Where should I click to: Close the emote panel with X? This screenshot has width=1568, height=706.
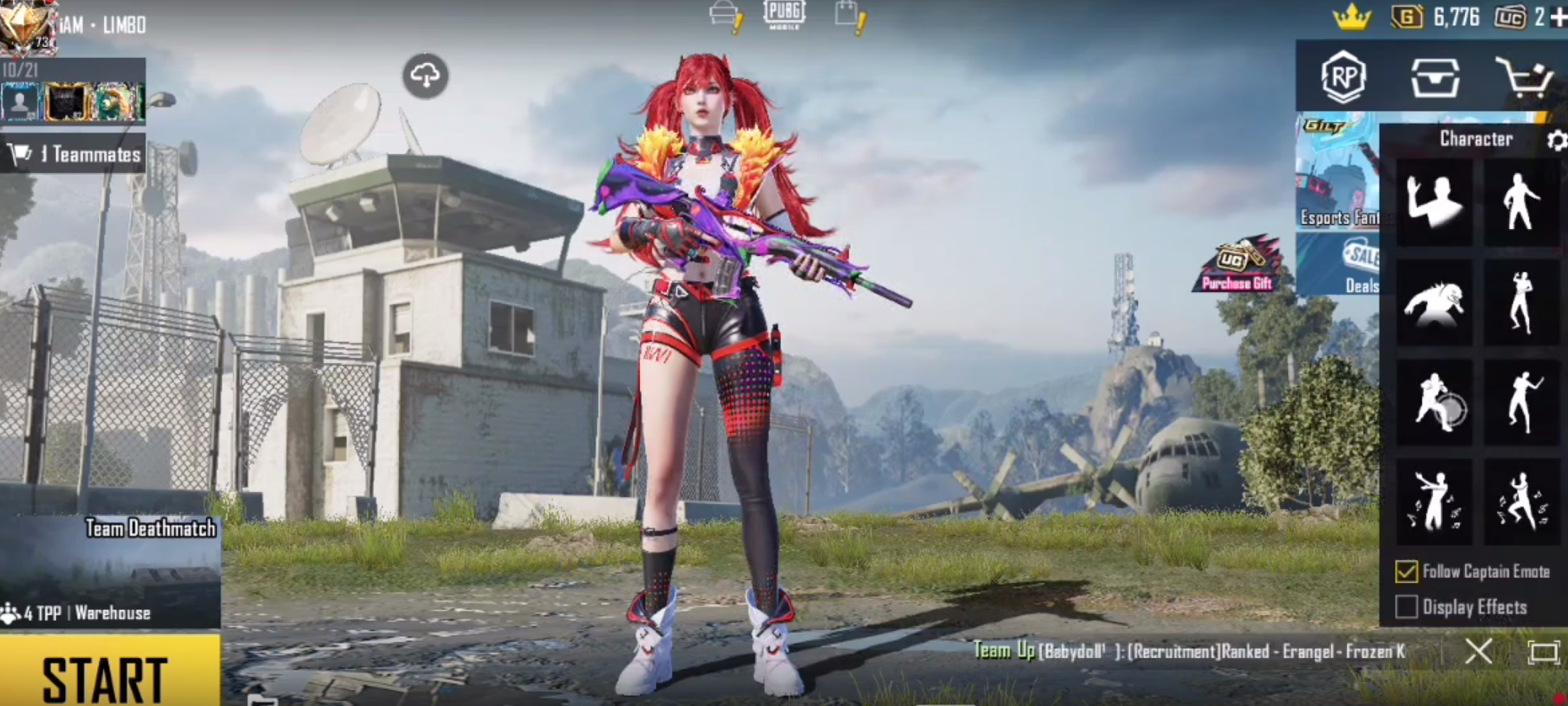(x=1478, y=651)
